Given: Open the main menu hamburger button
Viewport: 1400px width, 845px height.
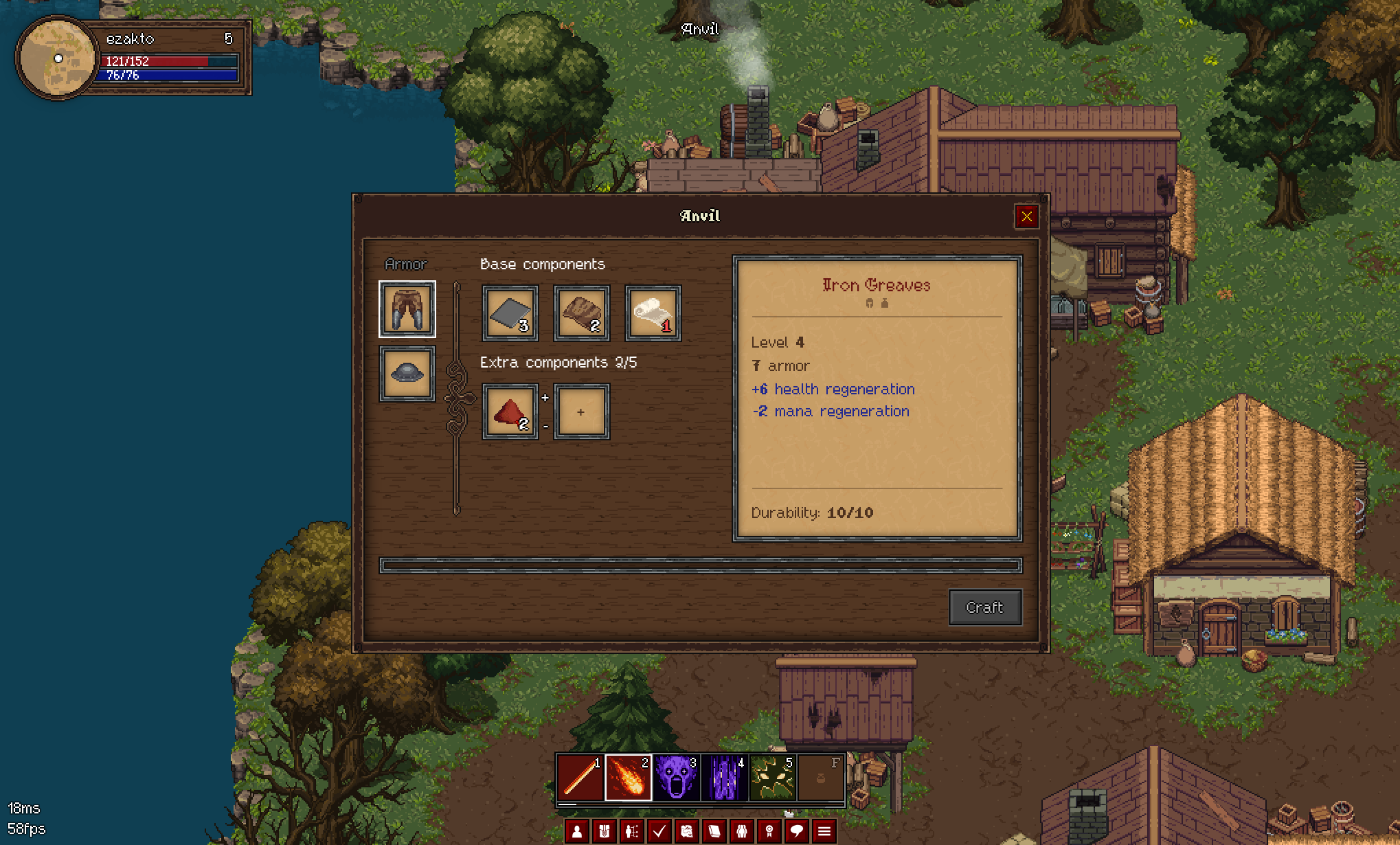Looking at the screenshot, I should click(x=824, y=831).
